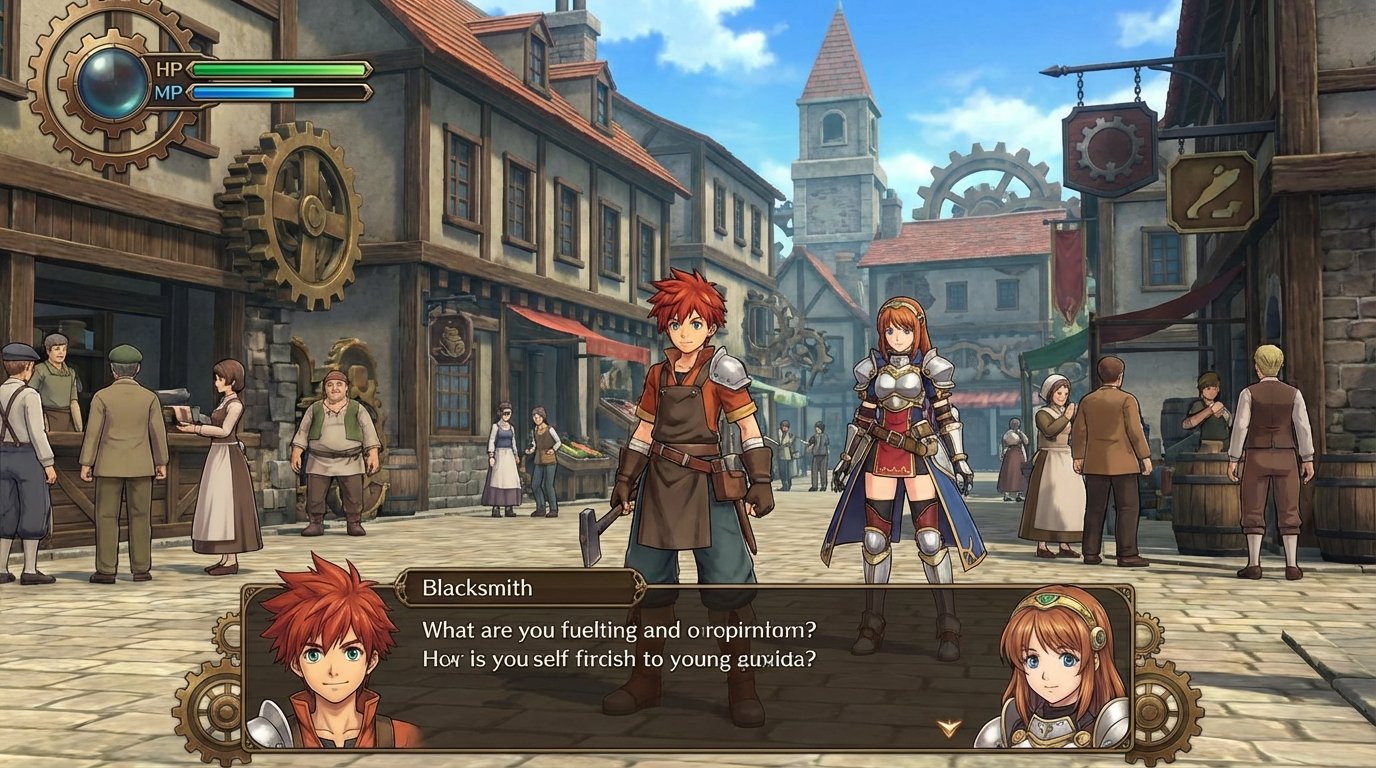Screen dimensions: 1376x768
Task: Select the Blacksmith speaker label
Action: tap(477, 588)
